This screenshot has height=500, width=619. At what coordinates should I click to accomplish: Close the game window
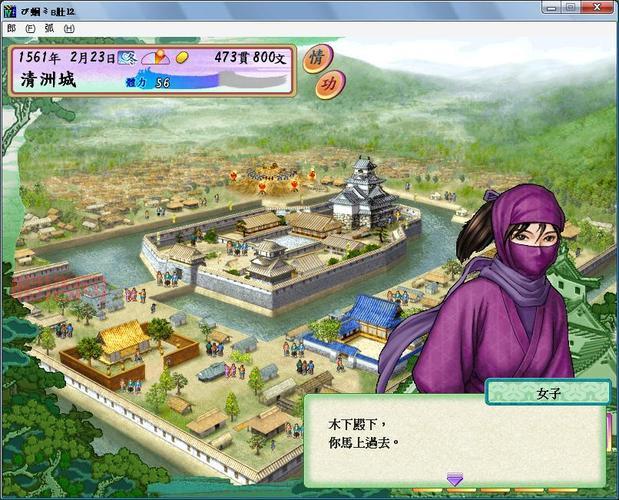pos(596,7)
